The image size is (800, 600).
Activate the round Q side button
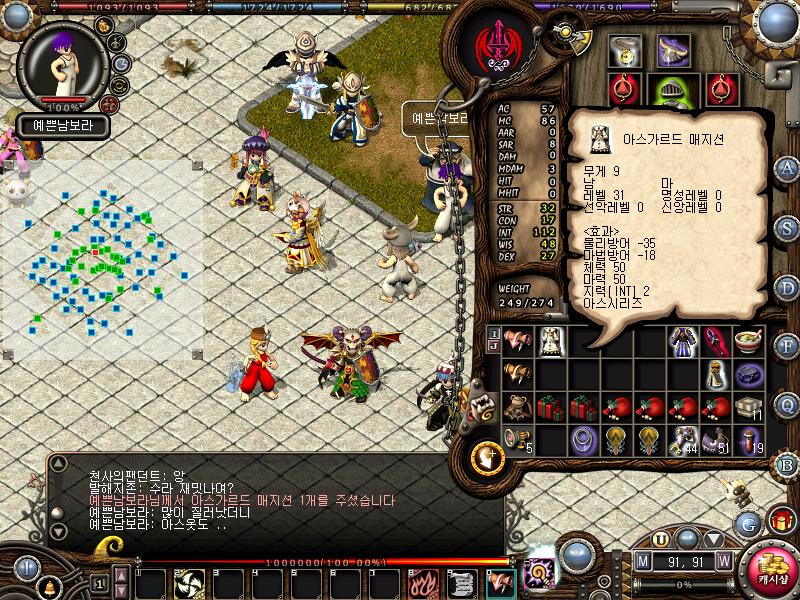click(x=787, y=403)
